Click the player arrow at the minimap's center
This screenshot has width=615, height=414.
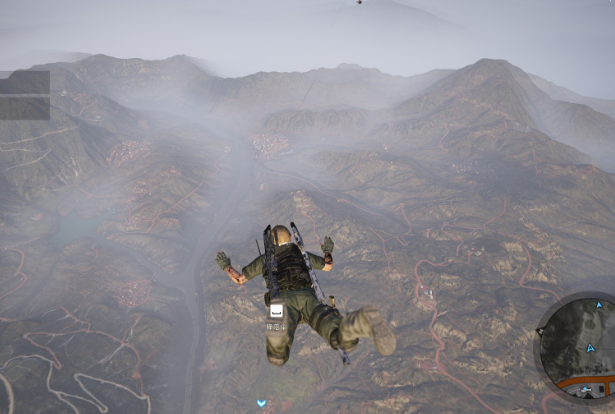click(590, 347)
